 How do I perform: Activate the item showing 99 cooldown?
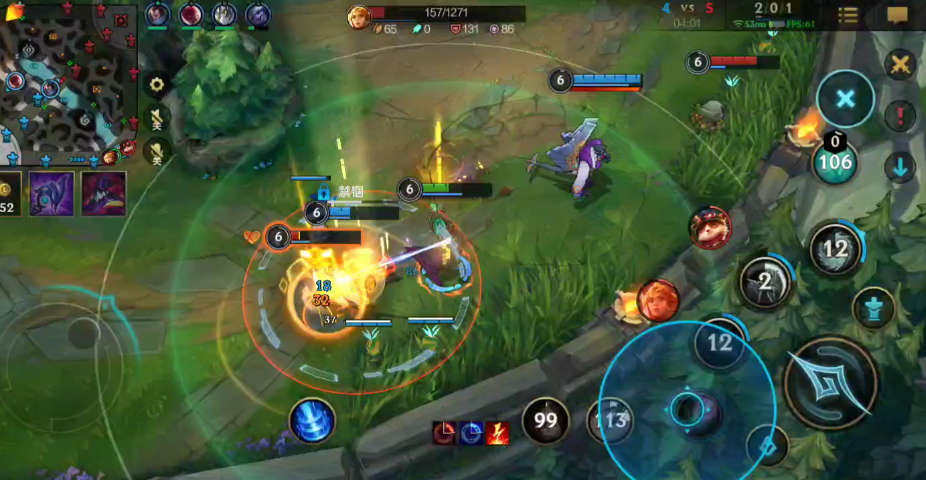(545, 421)
